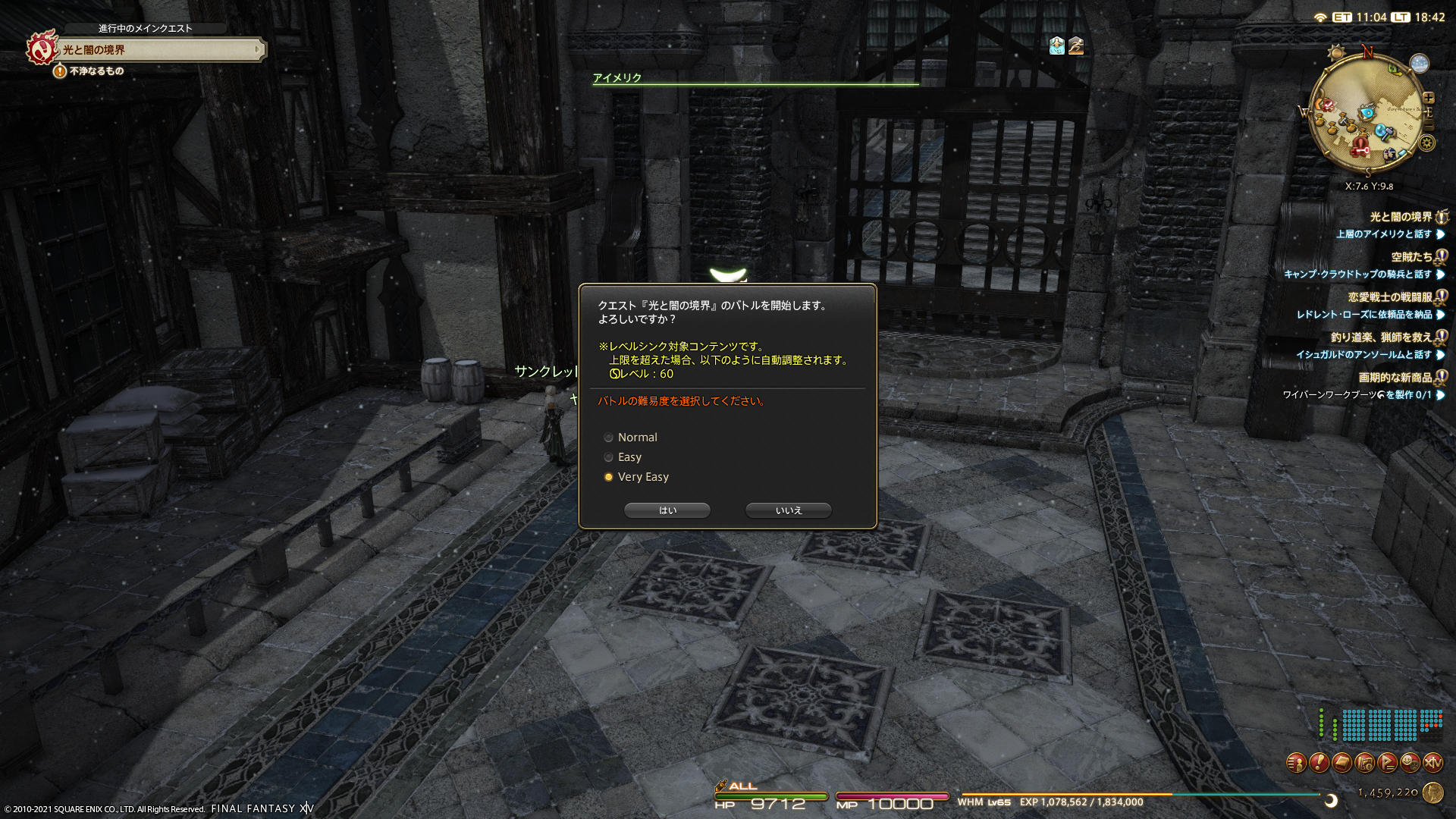Click the minimap zoom-out minus button
Screen dimensions: 1456x819
(x=1429, y=126)
